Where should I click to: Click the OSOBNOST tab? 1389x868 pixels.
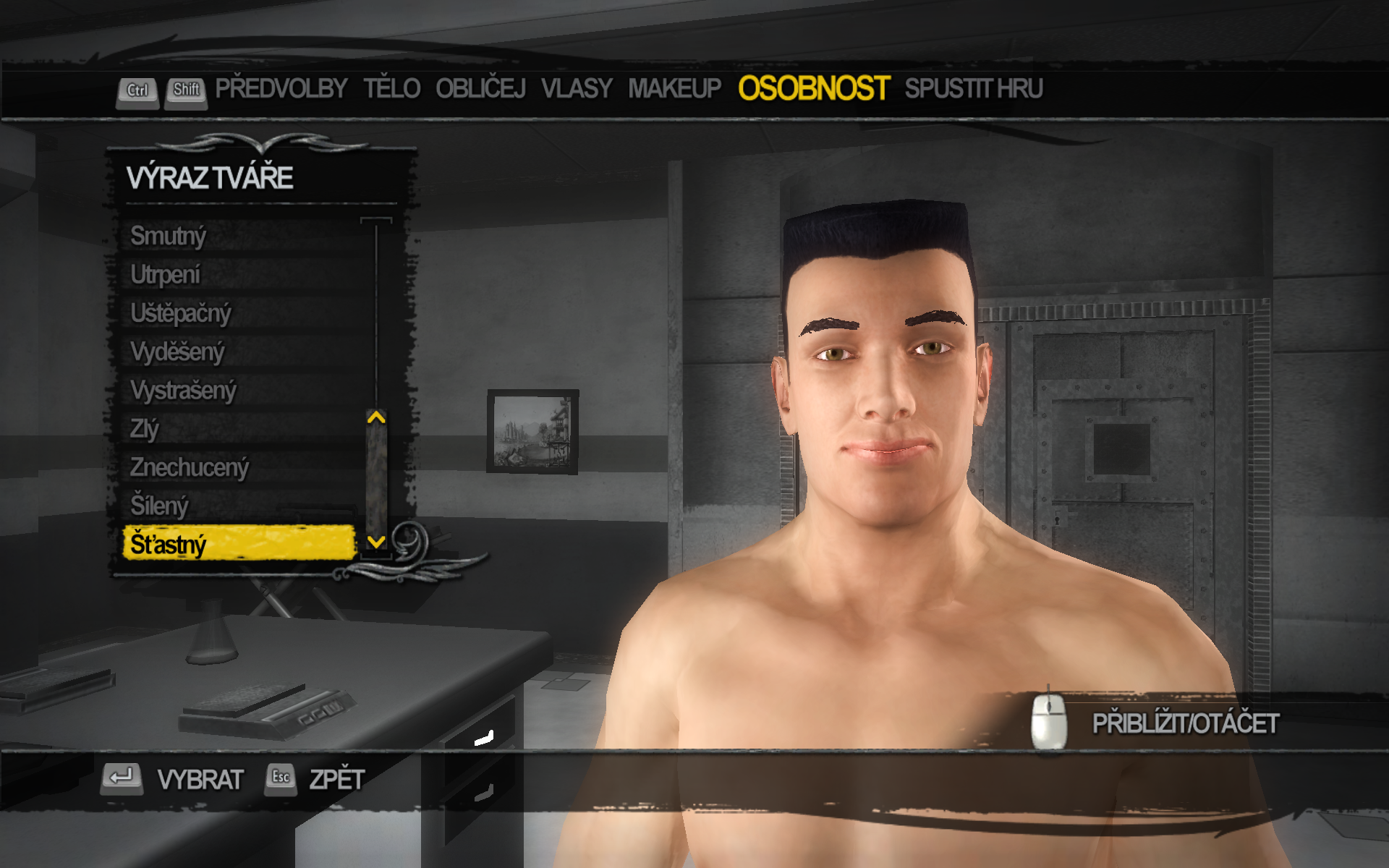813,89
